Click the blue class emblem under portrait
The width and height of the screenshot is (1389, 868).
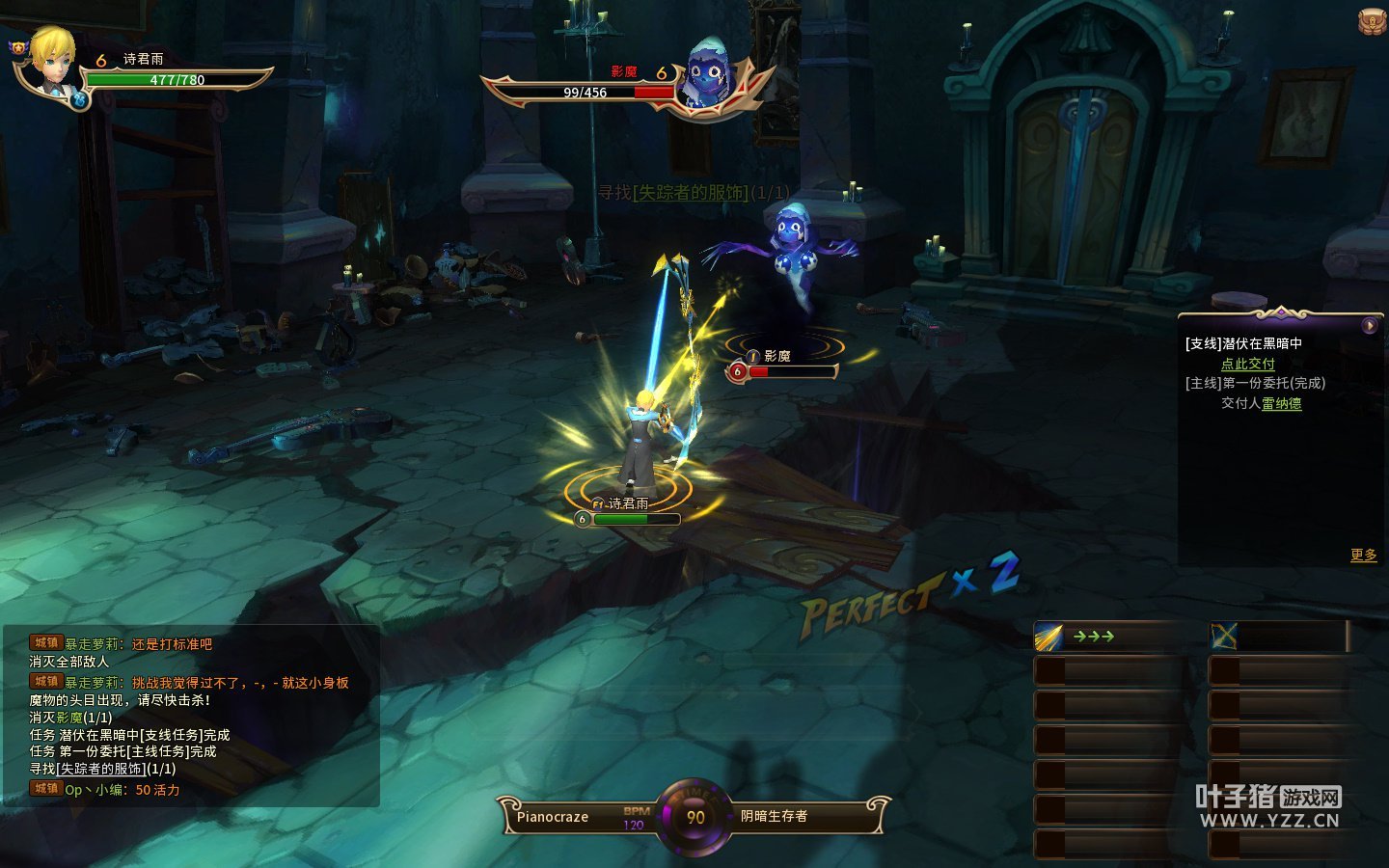pos(80,97)
